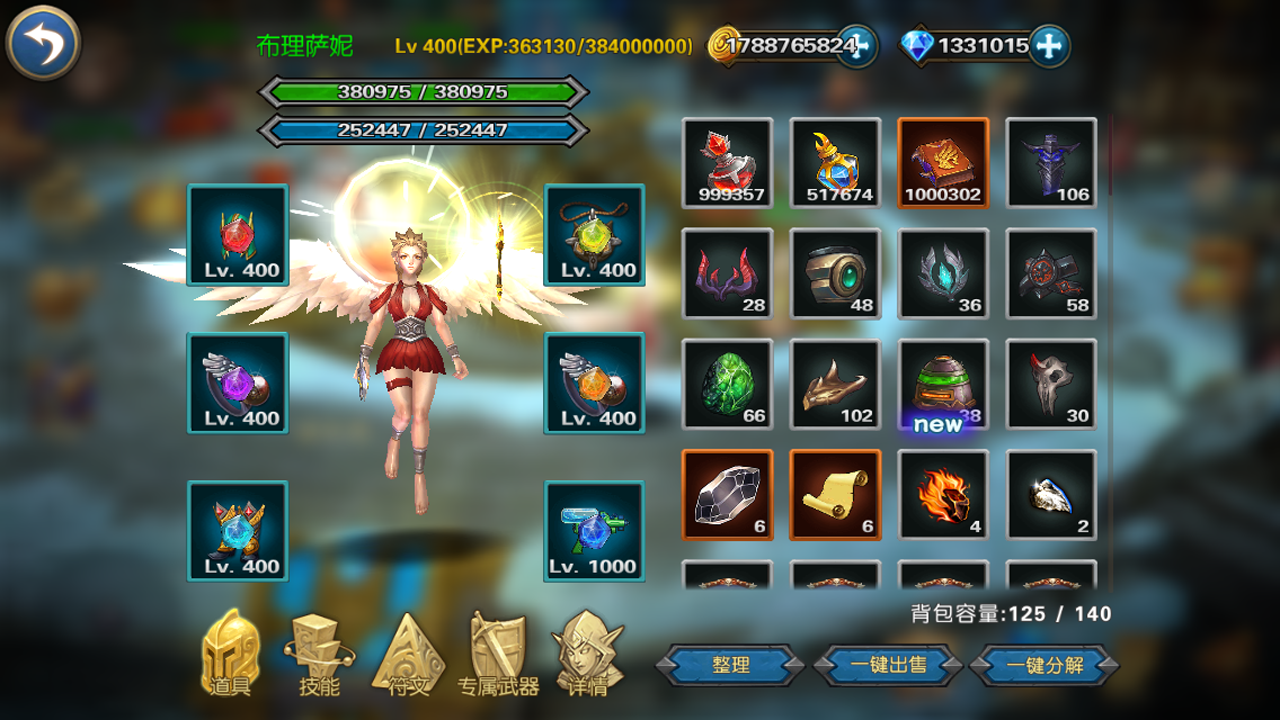Open the equipped Lv.400 red gem brooch
This screenshot has height=720, width=1280.
tap(237, 236)
